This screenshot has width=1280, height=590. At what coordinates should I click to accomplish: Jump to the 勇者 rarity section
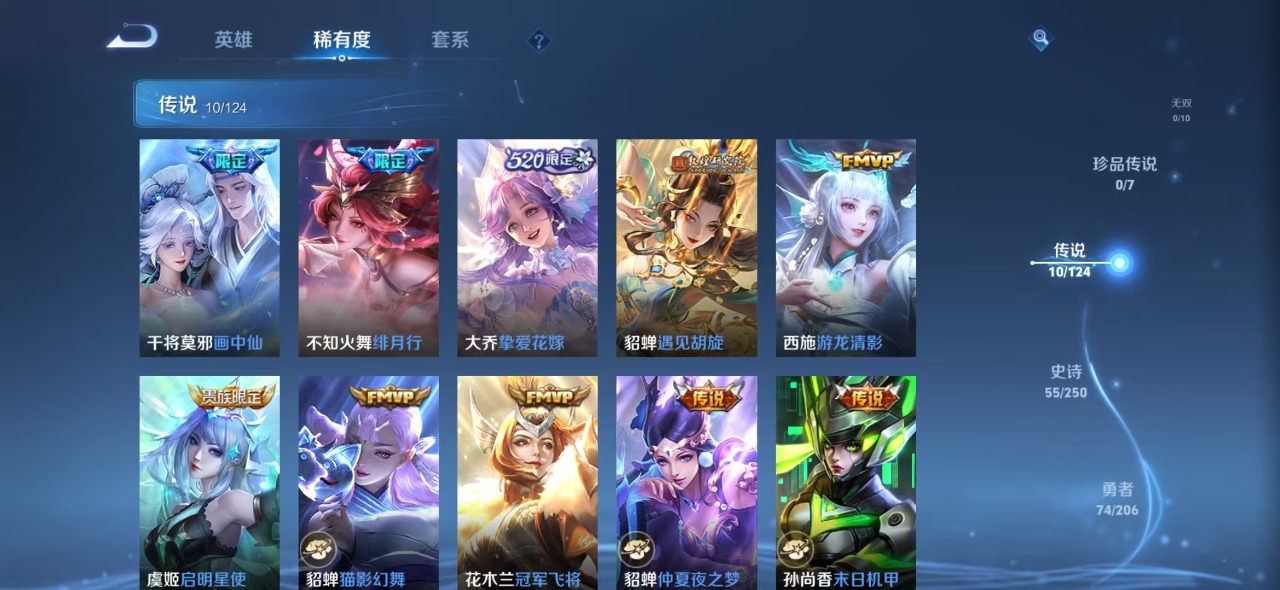[1117, 498]
